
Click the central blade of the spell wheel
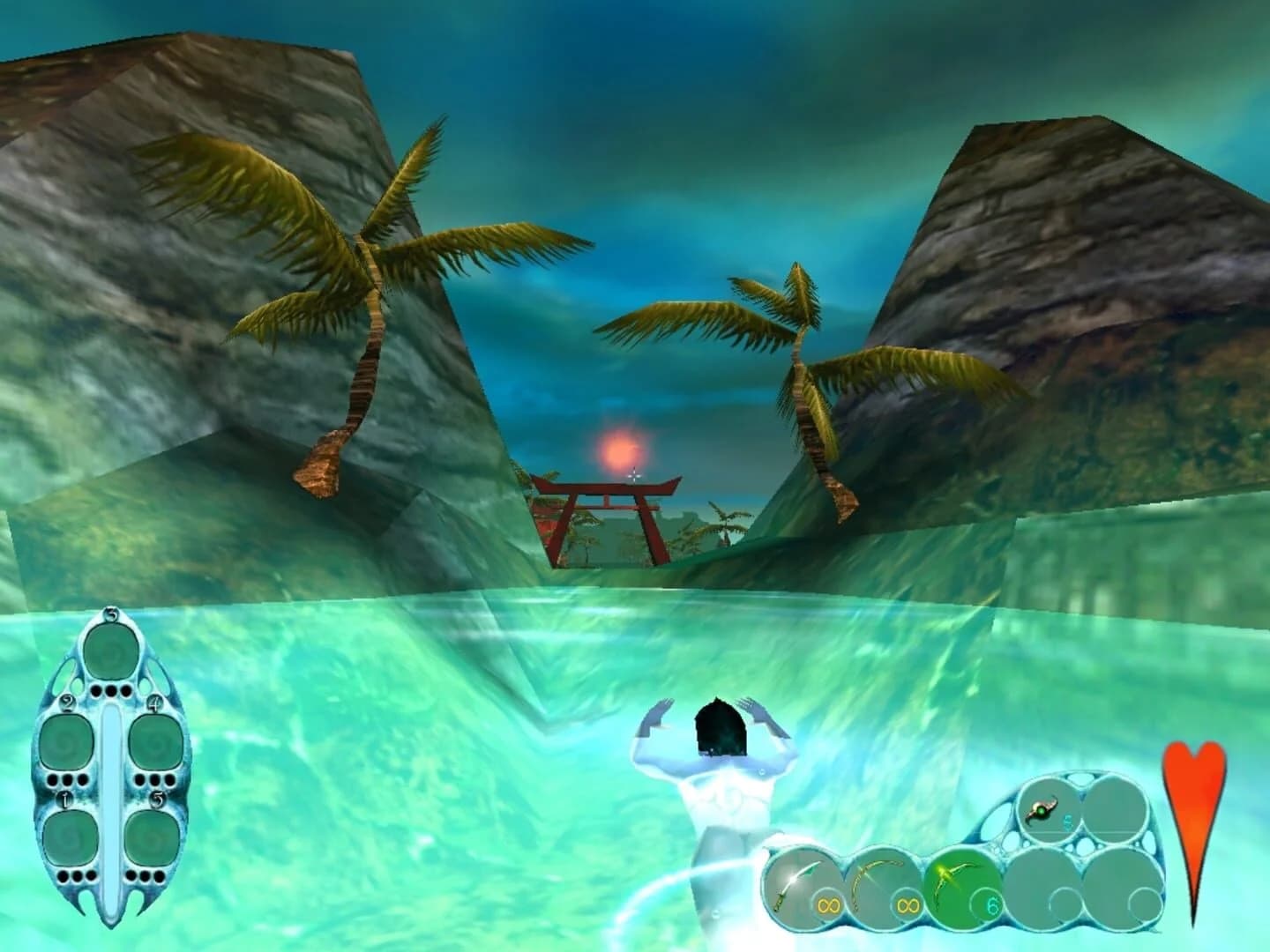(x=112, y=795)
